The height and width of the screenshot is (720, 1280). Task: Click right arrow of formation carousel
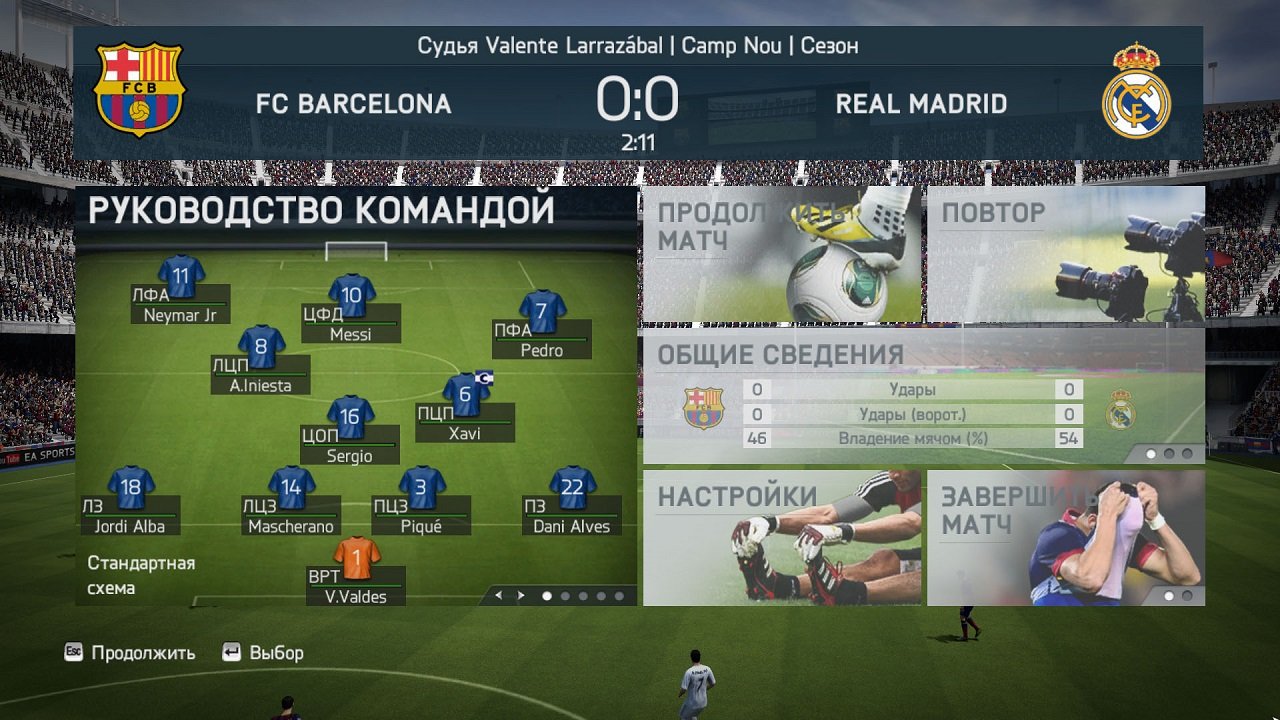click(519, 595)
